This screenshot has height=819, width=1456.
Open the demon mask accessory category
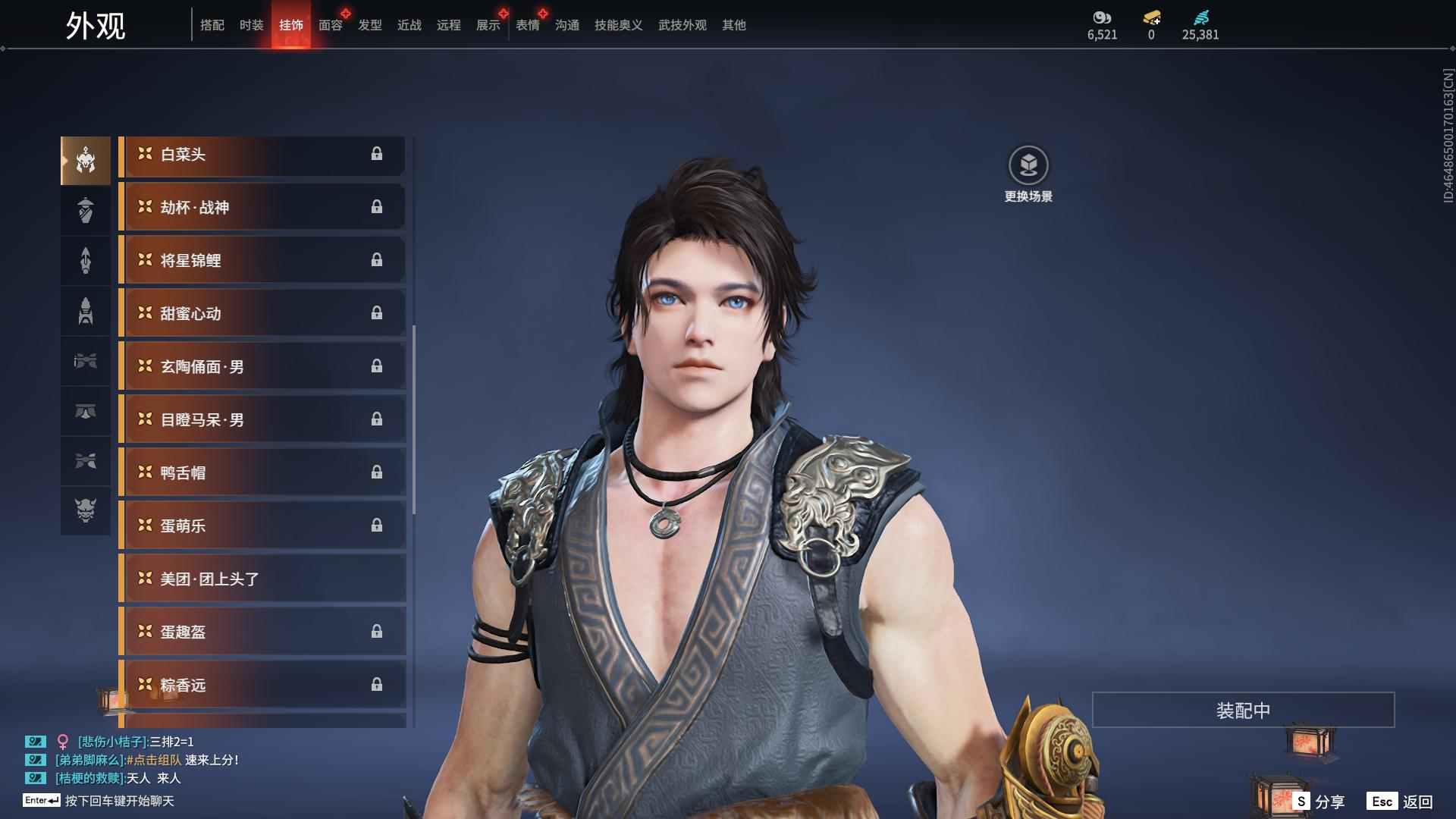pos(86,510)
